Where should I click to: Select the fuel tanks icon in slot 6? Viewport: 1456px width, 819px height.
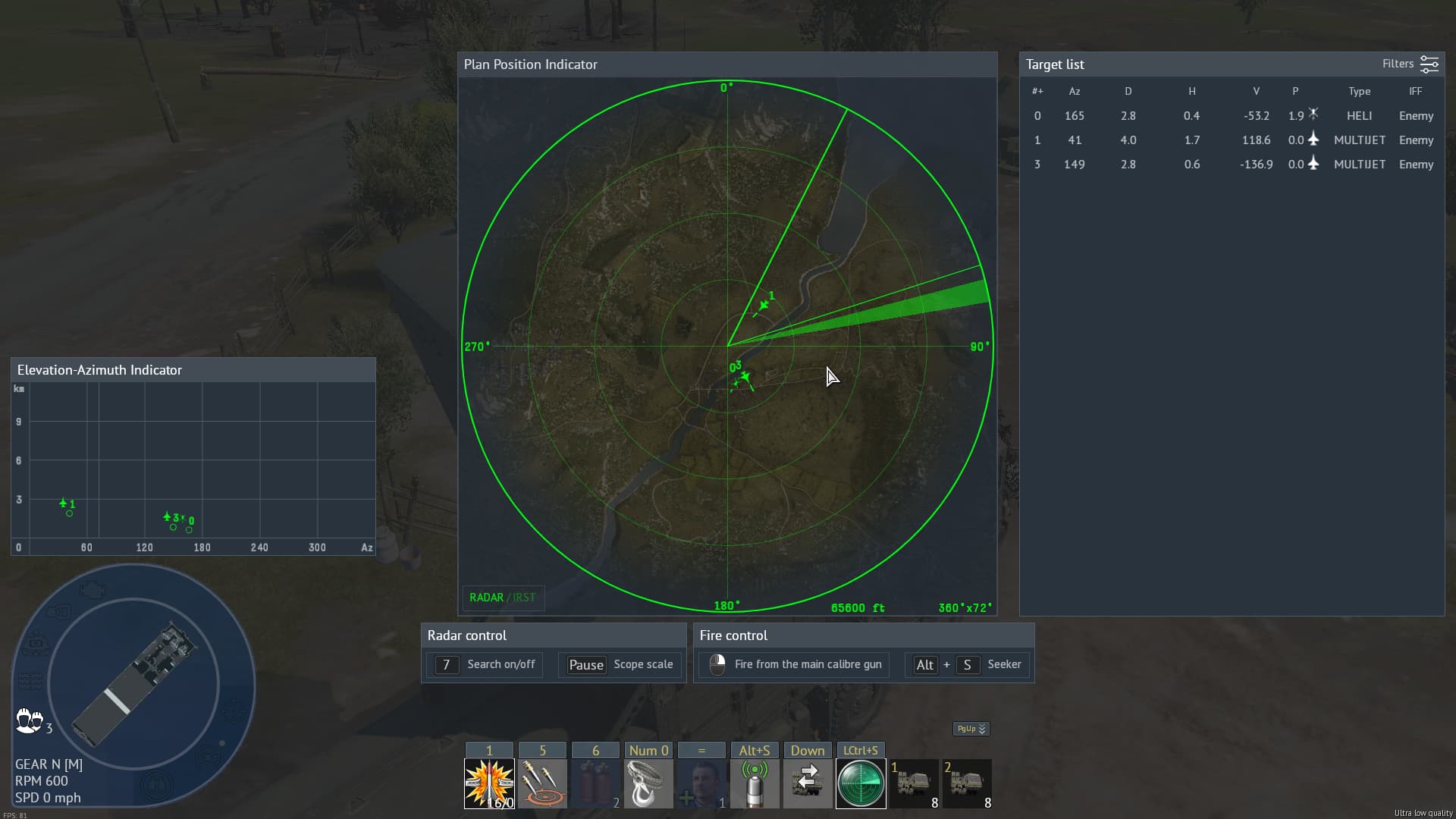pyautogui.click(x=595, y=783)
